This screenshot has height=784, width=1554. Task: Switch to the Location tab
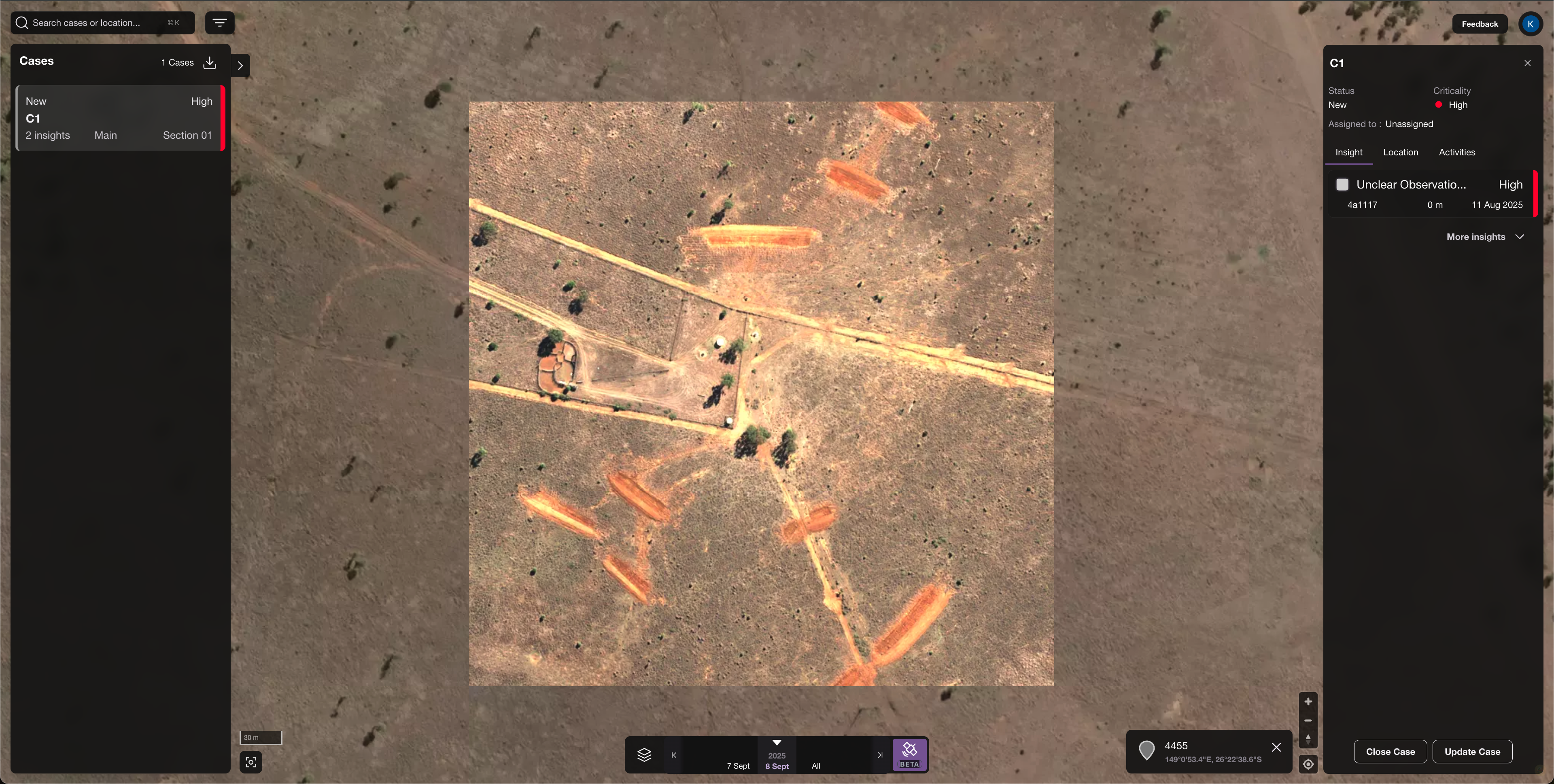coord(1400,153)
